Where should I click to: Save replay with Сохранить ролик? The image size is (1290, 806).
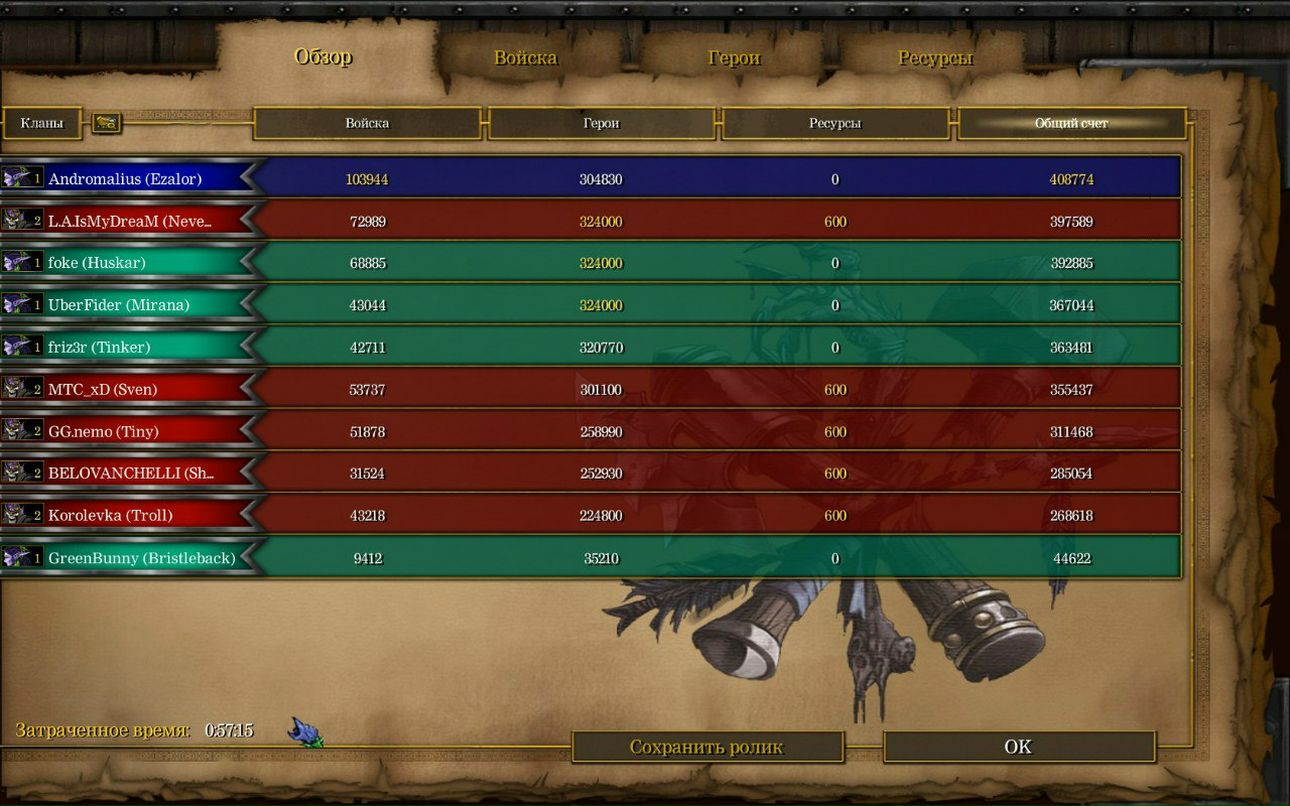pos(707,747)
